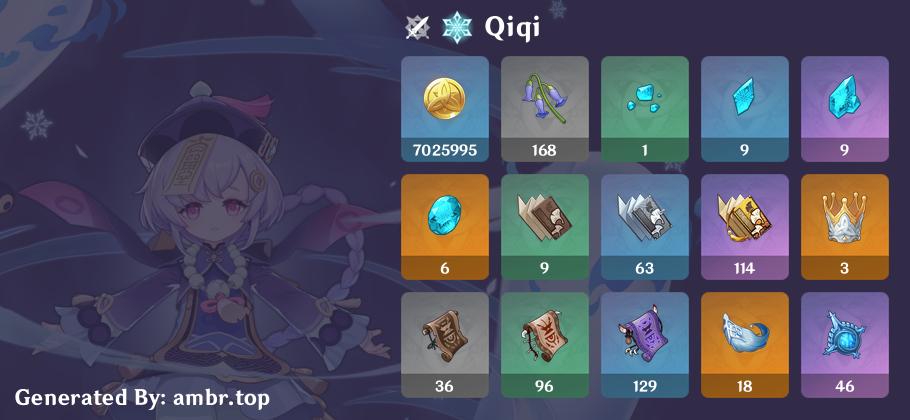Choose the purple talent book tile showing 114

coord(745,226)
